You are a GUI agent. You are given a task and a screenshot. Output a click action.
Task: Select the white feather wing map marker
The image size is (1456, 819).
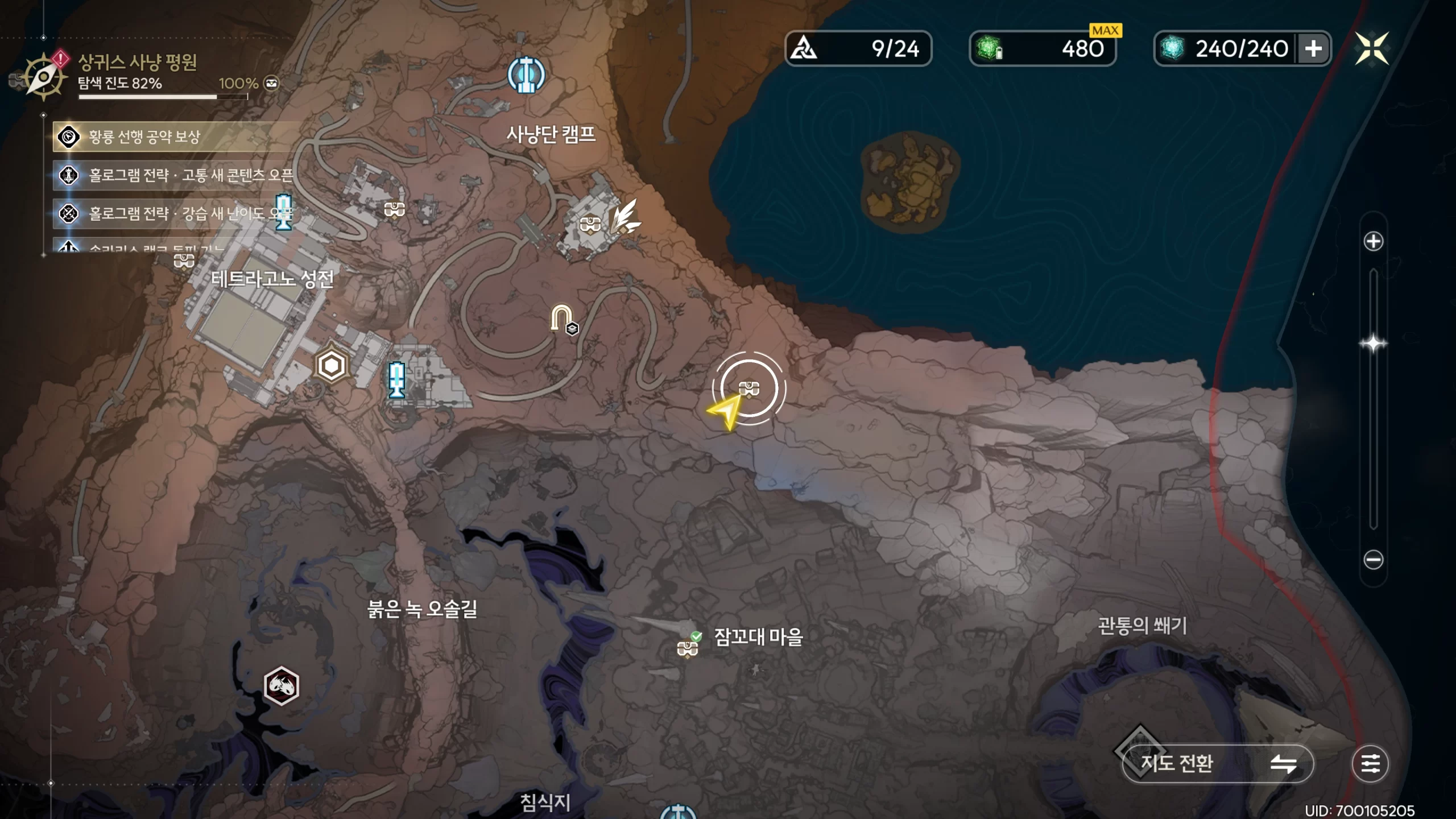tap(624, 217)
